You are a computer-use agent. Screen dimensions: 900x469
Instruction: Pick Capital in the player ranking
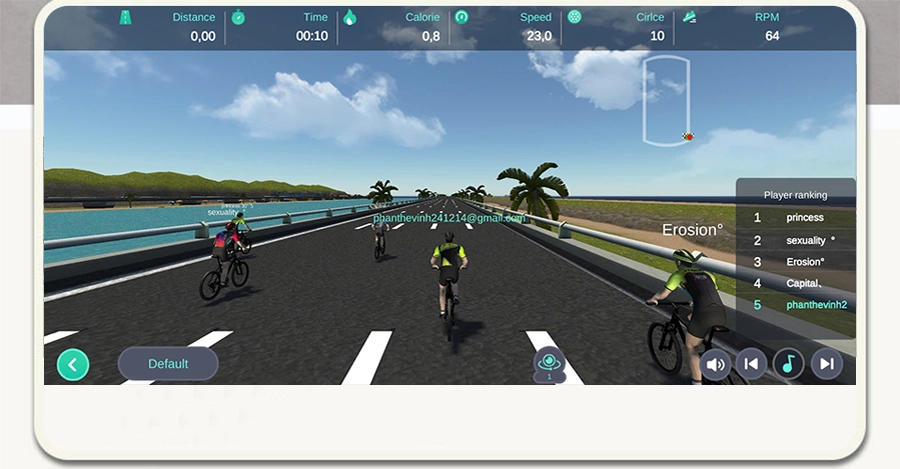coord(804,283)
